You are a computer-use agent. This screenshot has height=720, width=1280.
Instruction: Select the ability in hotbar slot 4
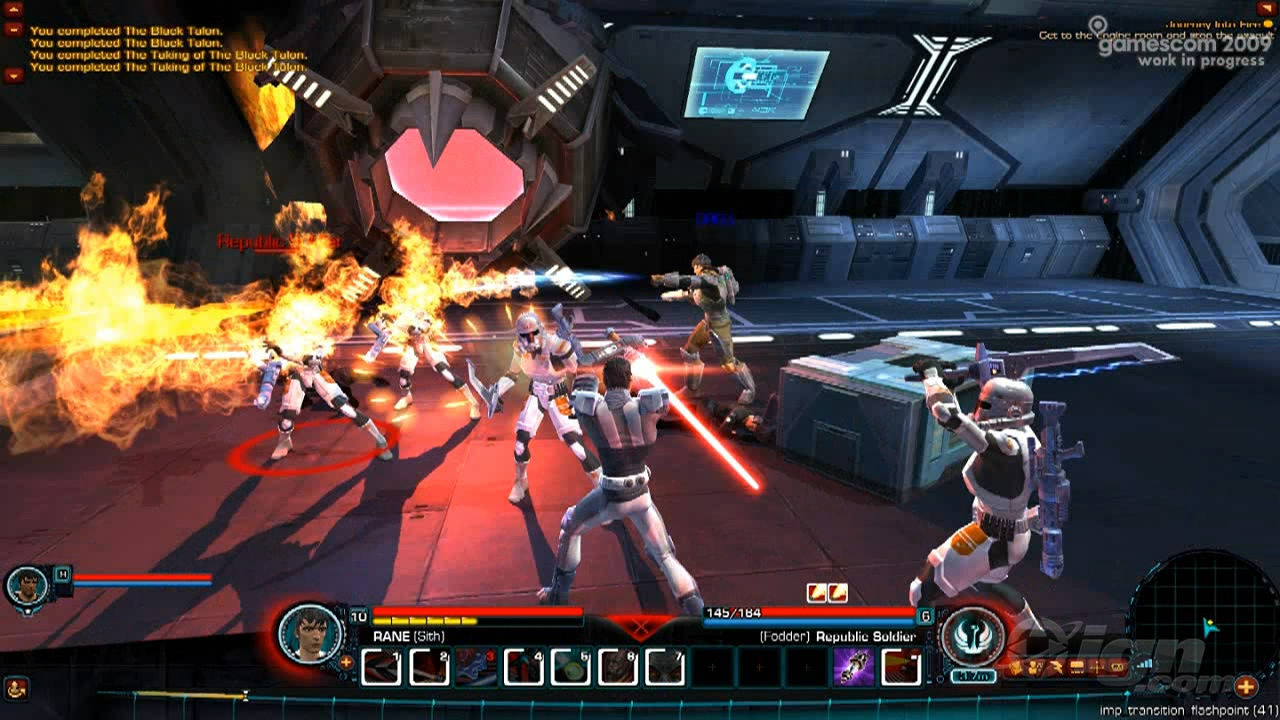tap(523, 667)
